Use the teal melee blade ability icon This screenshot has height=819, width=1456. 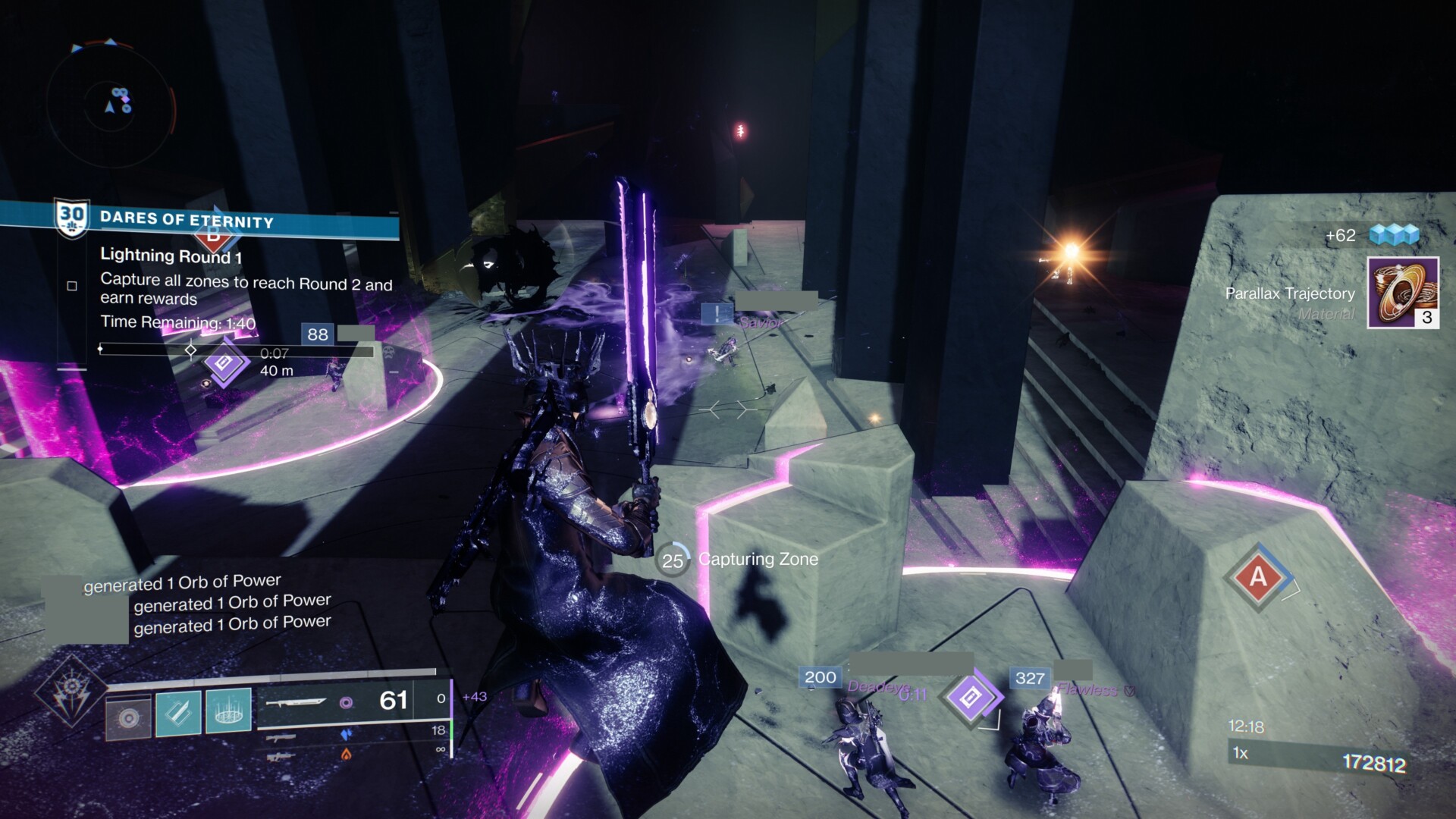179,714
